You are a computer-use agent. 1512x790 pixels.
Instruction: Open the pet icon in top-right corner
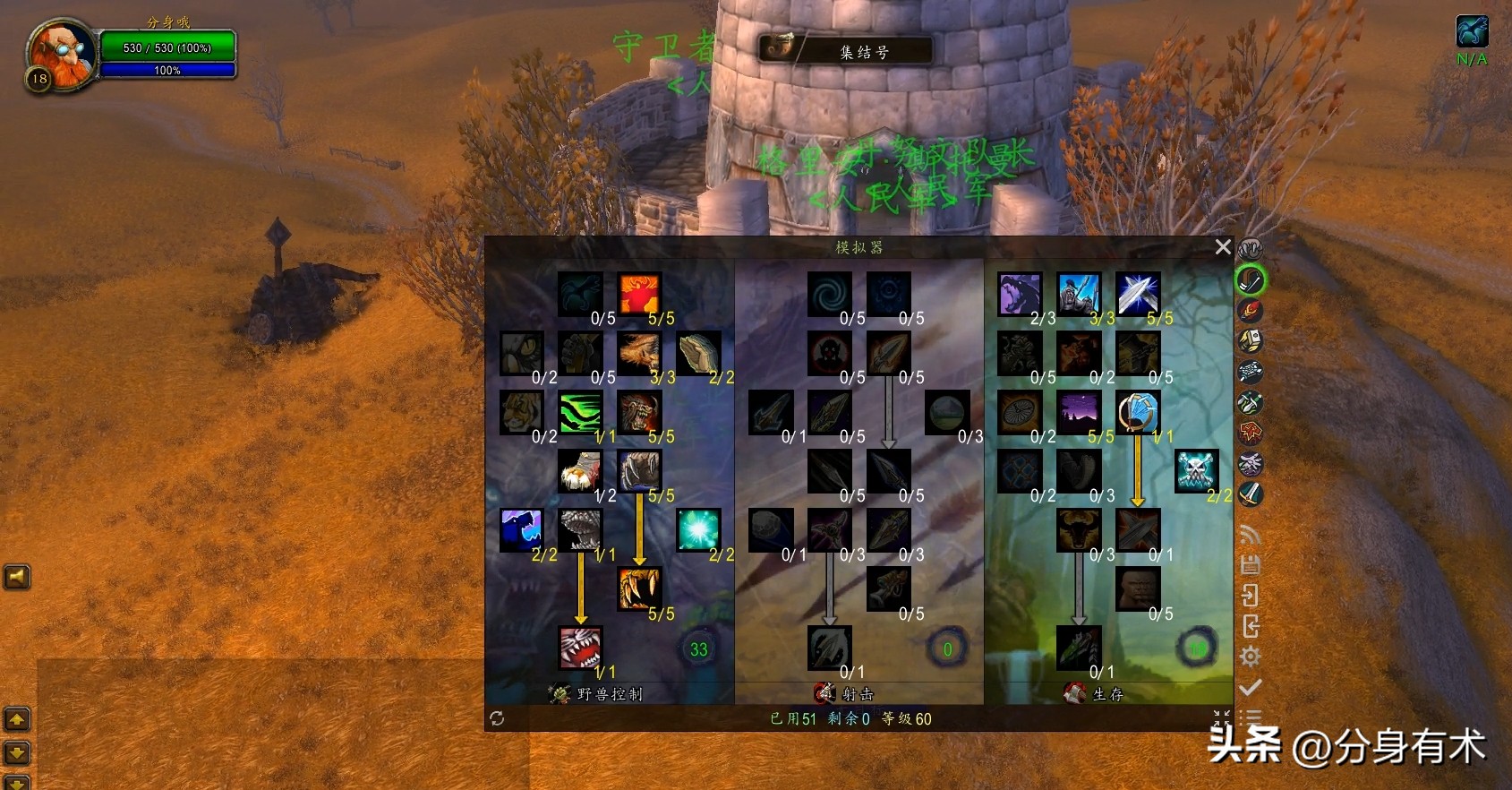point(1472,32)
